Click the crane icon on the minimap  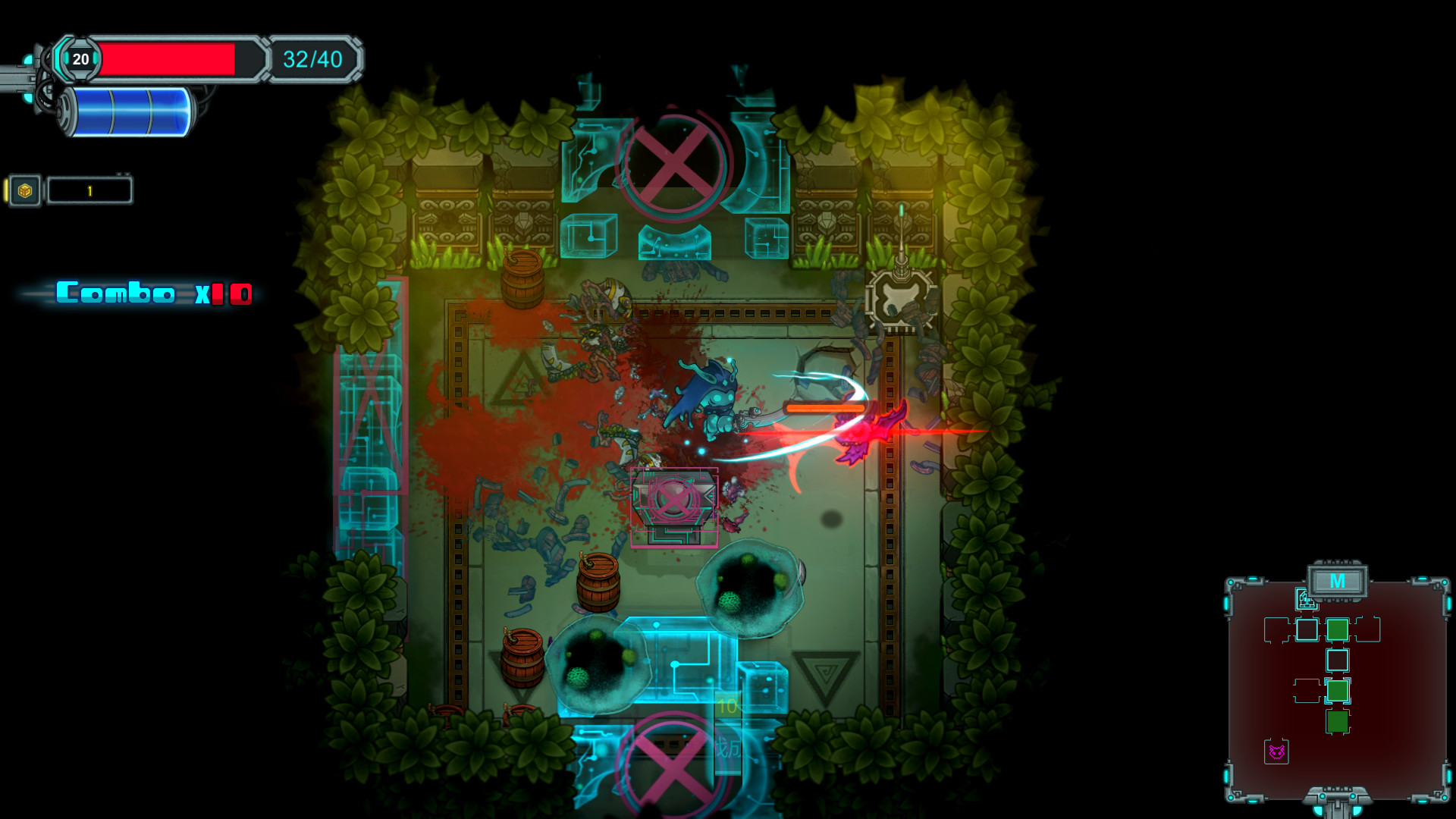(1306, 600)
